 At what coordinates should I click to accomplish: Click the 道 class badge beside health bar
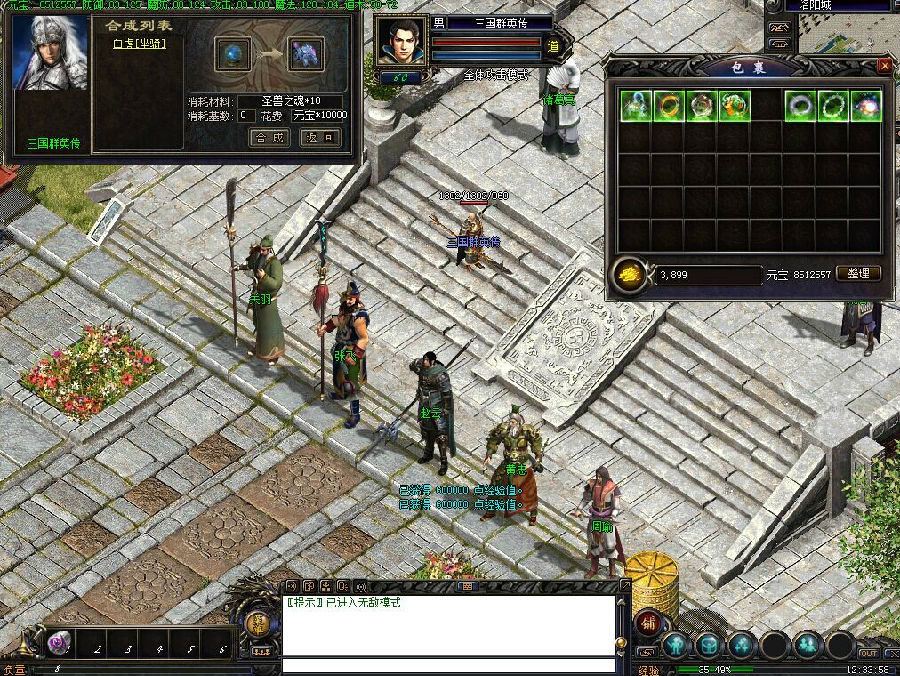coord(552,44)
